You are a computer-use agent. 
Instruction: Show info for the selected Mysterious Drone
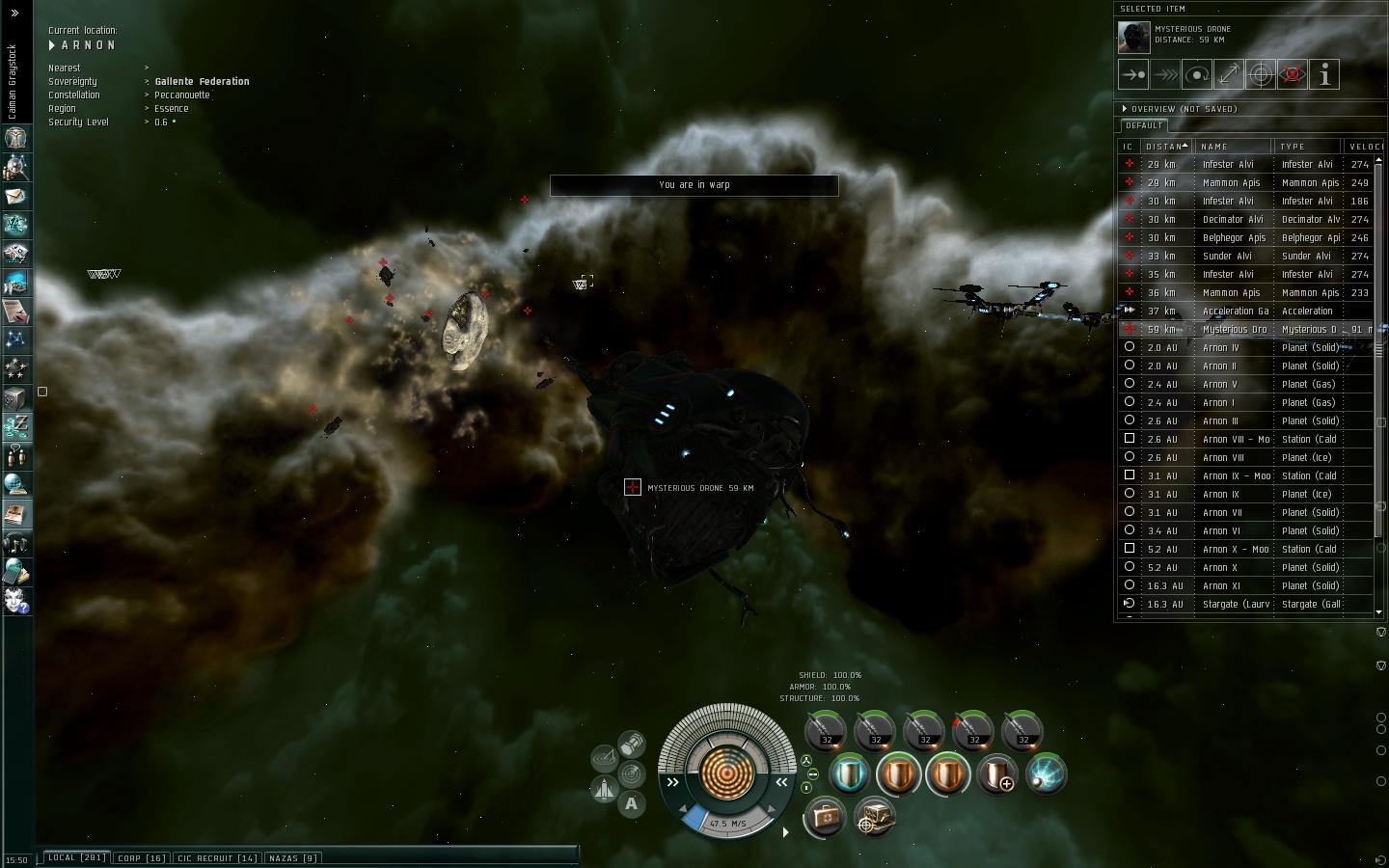pyautogui.click(x=1324, y=74)
